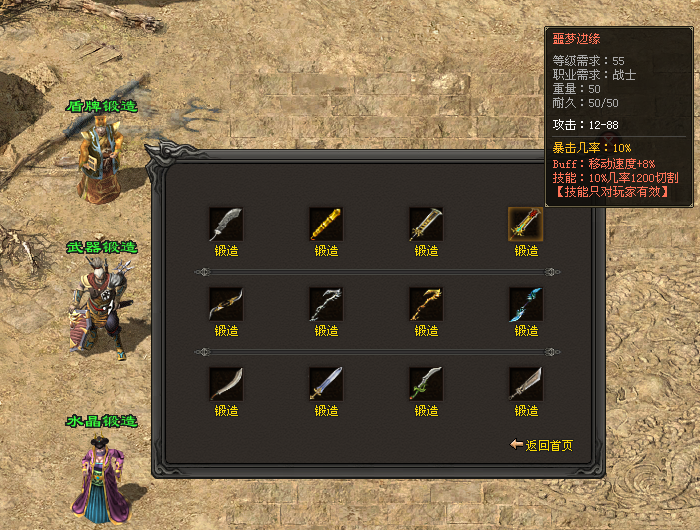
Task: Pick the grey cleaver-style broadsword icon
Action: coord(526,384)
